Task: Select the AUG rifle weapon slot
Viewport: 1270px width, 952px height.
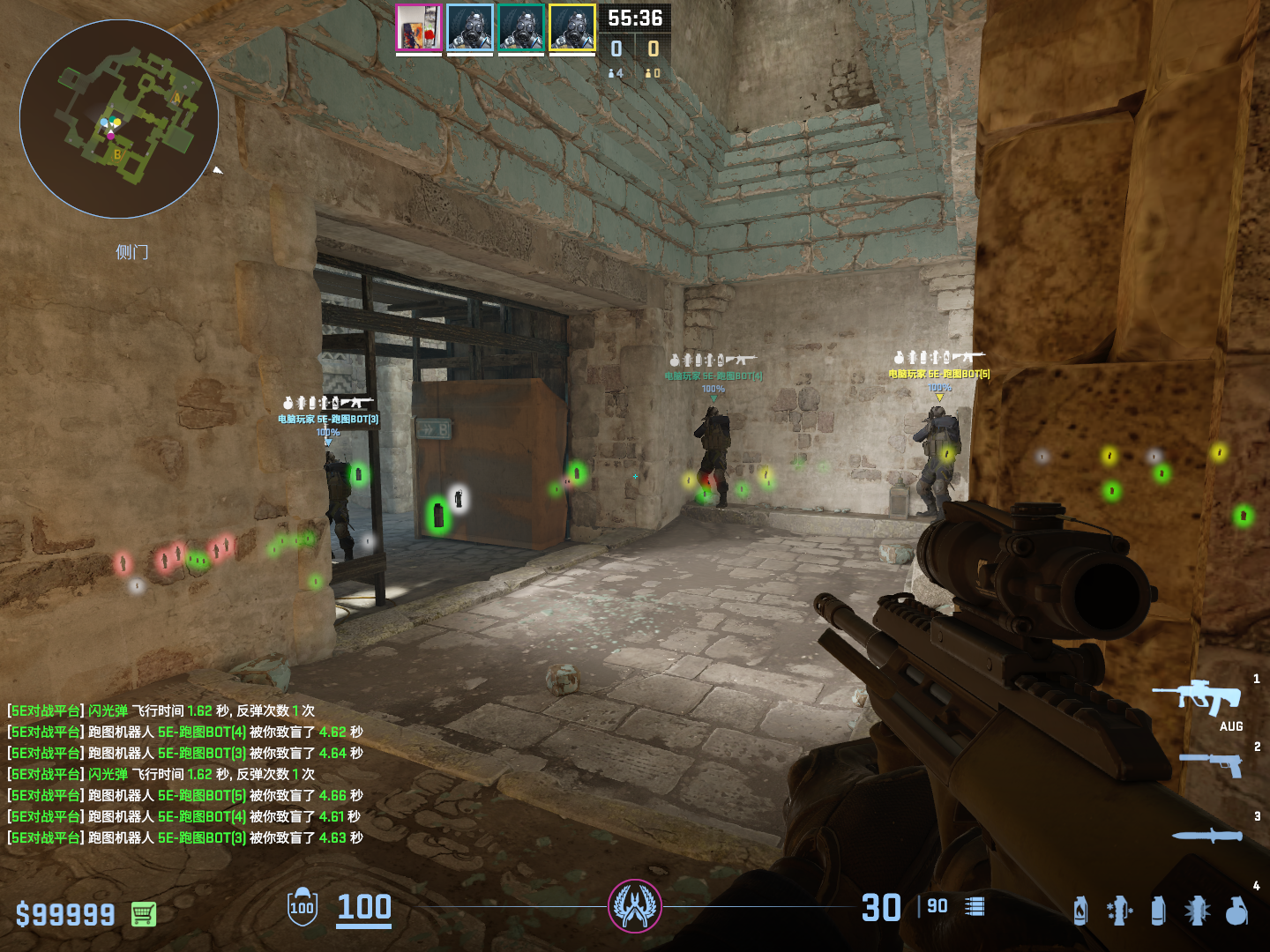Action: [1198, 697]
